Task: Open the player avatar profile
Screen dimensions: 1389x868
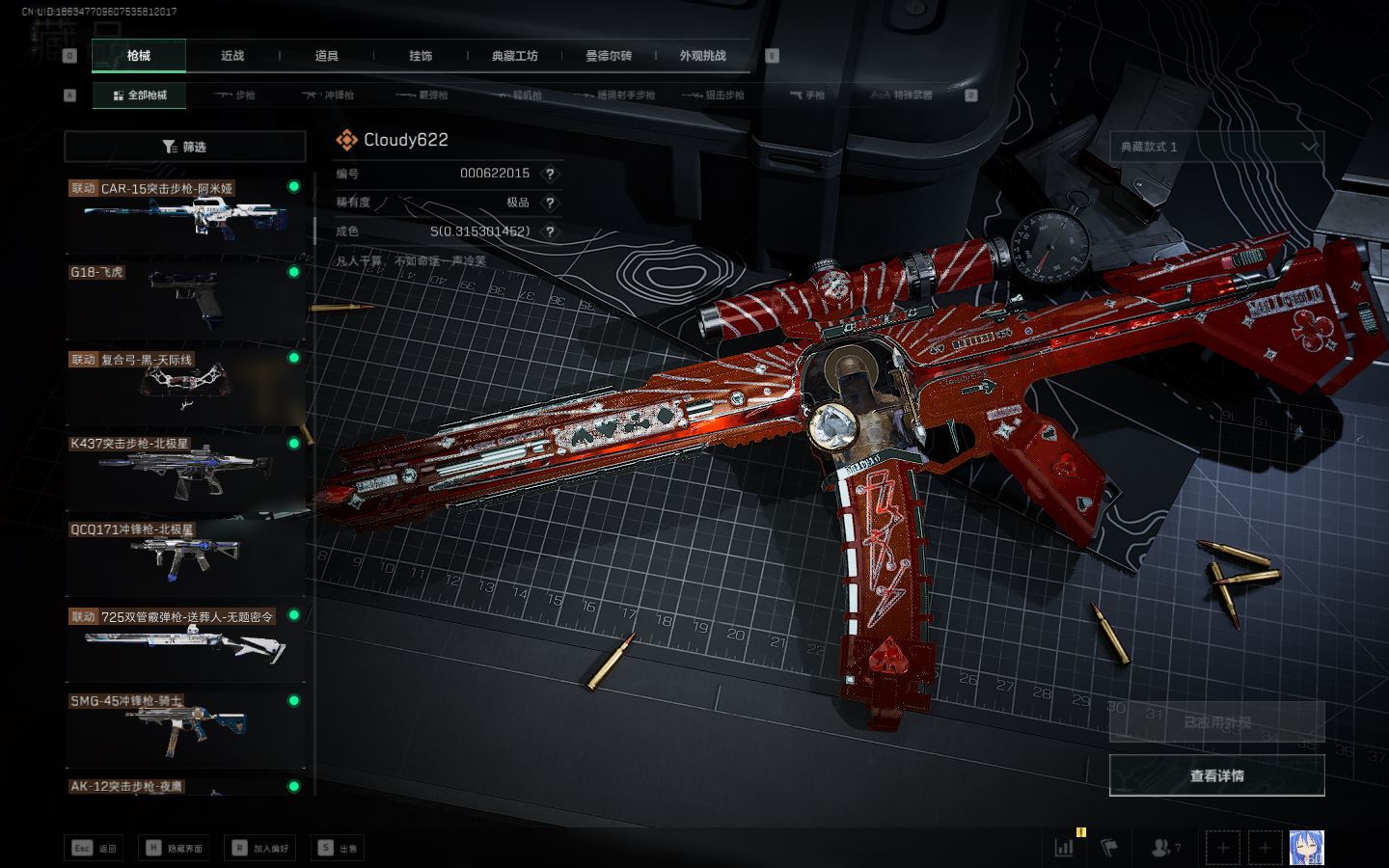Action: click(1306, 848)
